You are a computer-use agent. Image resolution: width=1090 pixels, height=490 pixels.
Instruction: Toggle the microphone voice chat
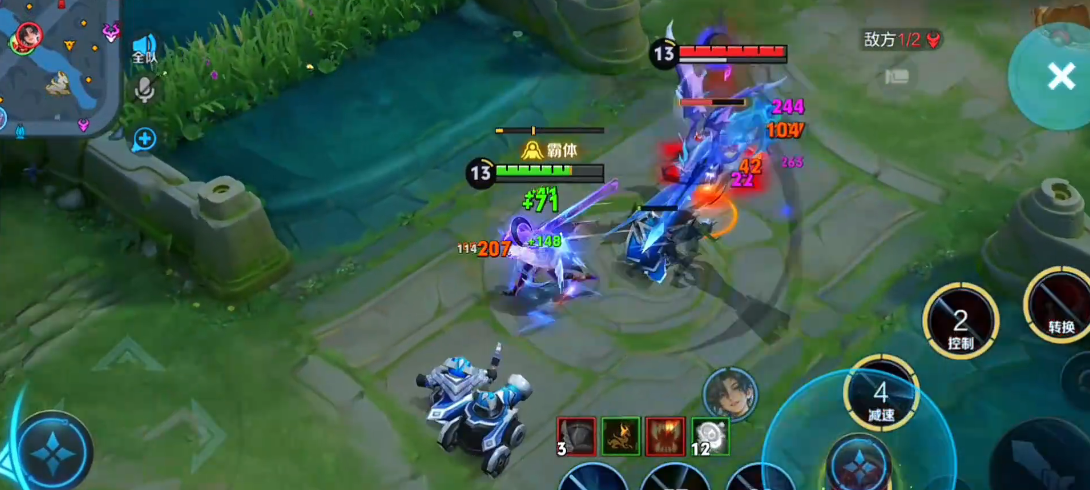[x=145, y=92]
